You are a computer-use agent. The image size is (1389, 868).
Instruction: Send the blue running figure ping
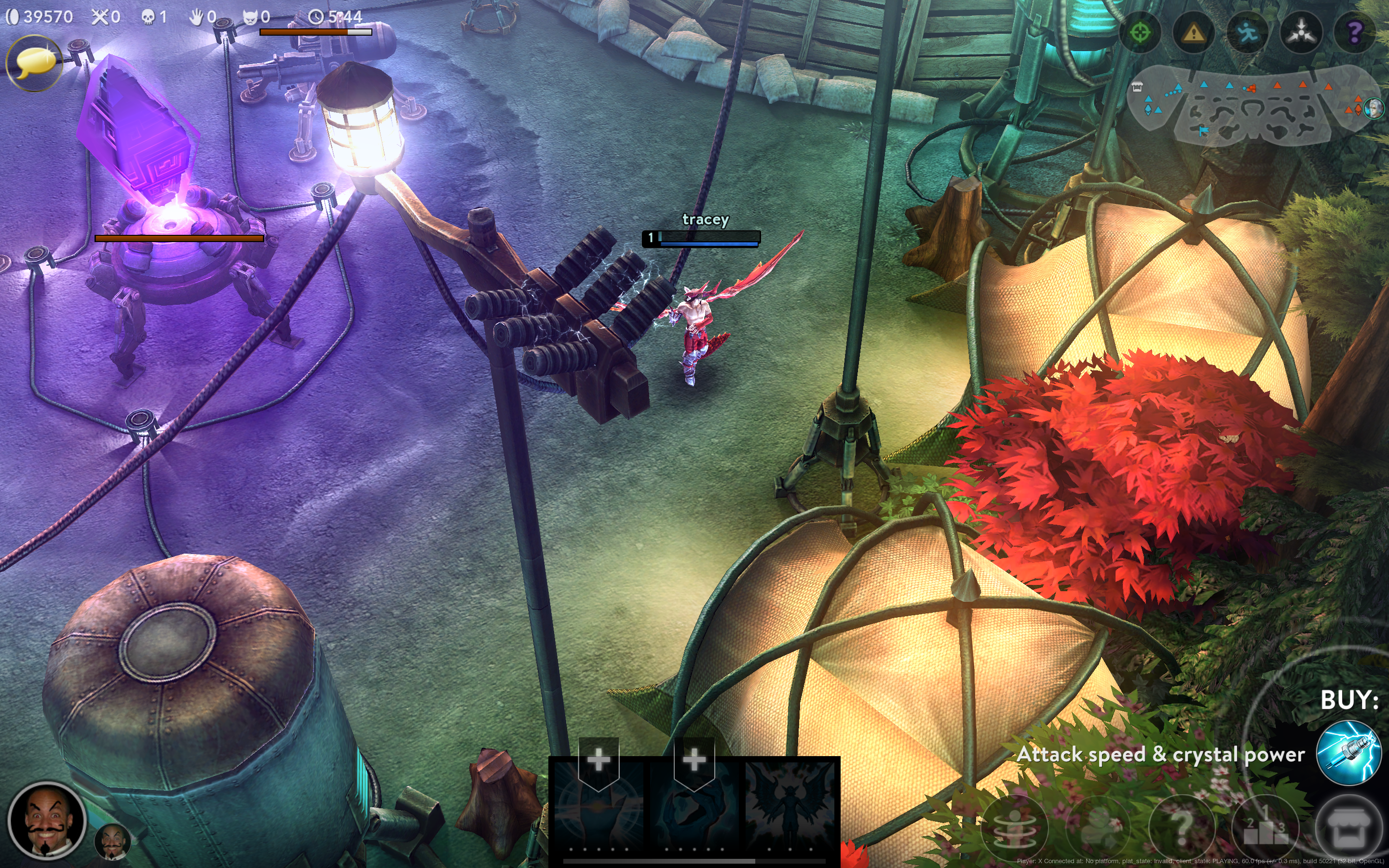click(1247, 33)
